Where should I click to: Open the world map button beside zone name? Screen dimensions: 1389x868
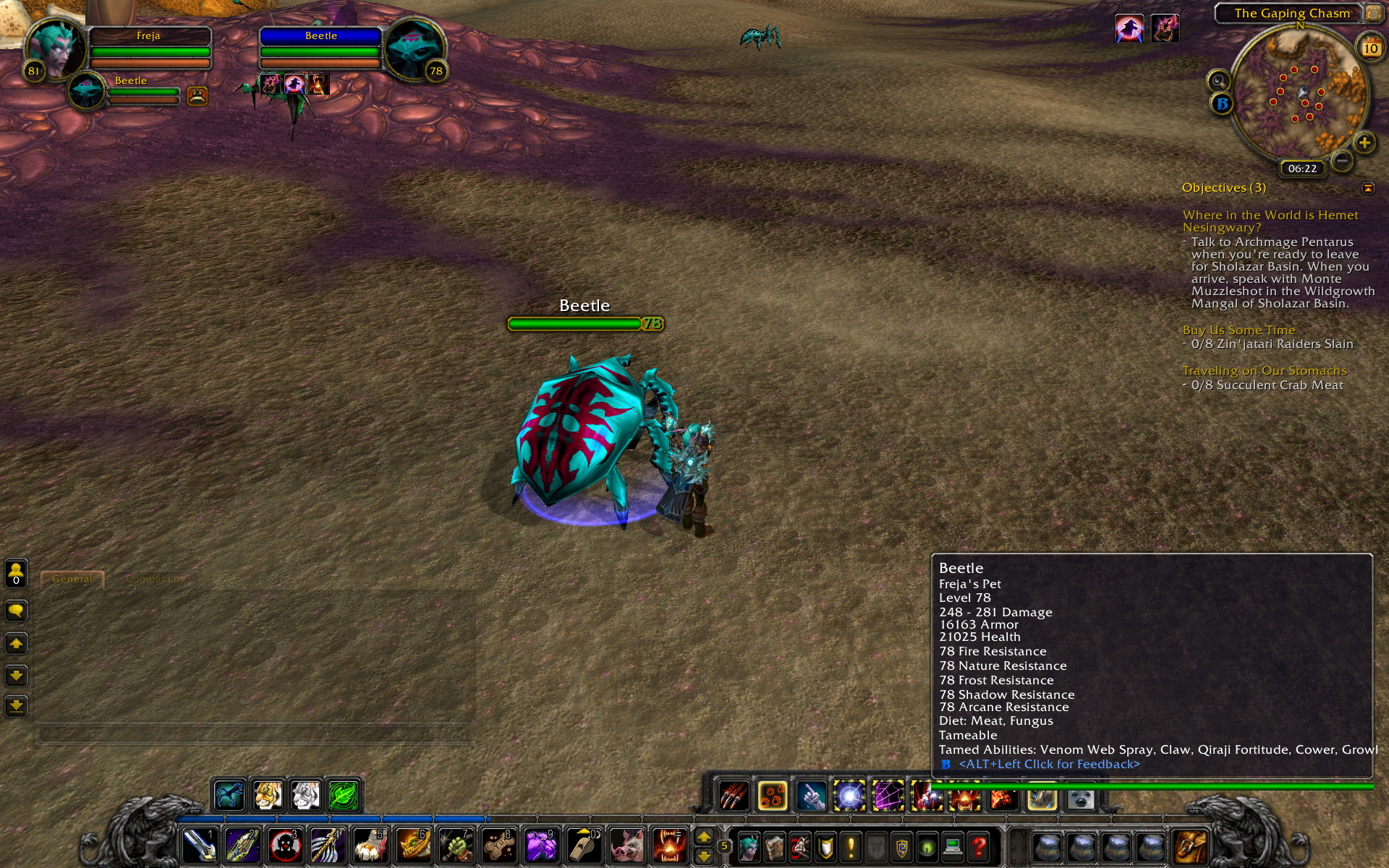[x=1373, y=13]
